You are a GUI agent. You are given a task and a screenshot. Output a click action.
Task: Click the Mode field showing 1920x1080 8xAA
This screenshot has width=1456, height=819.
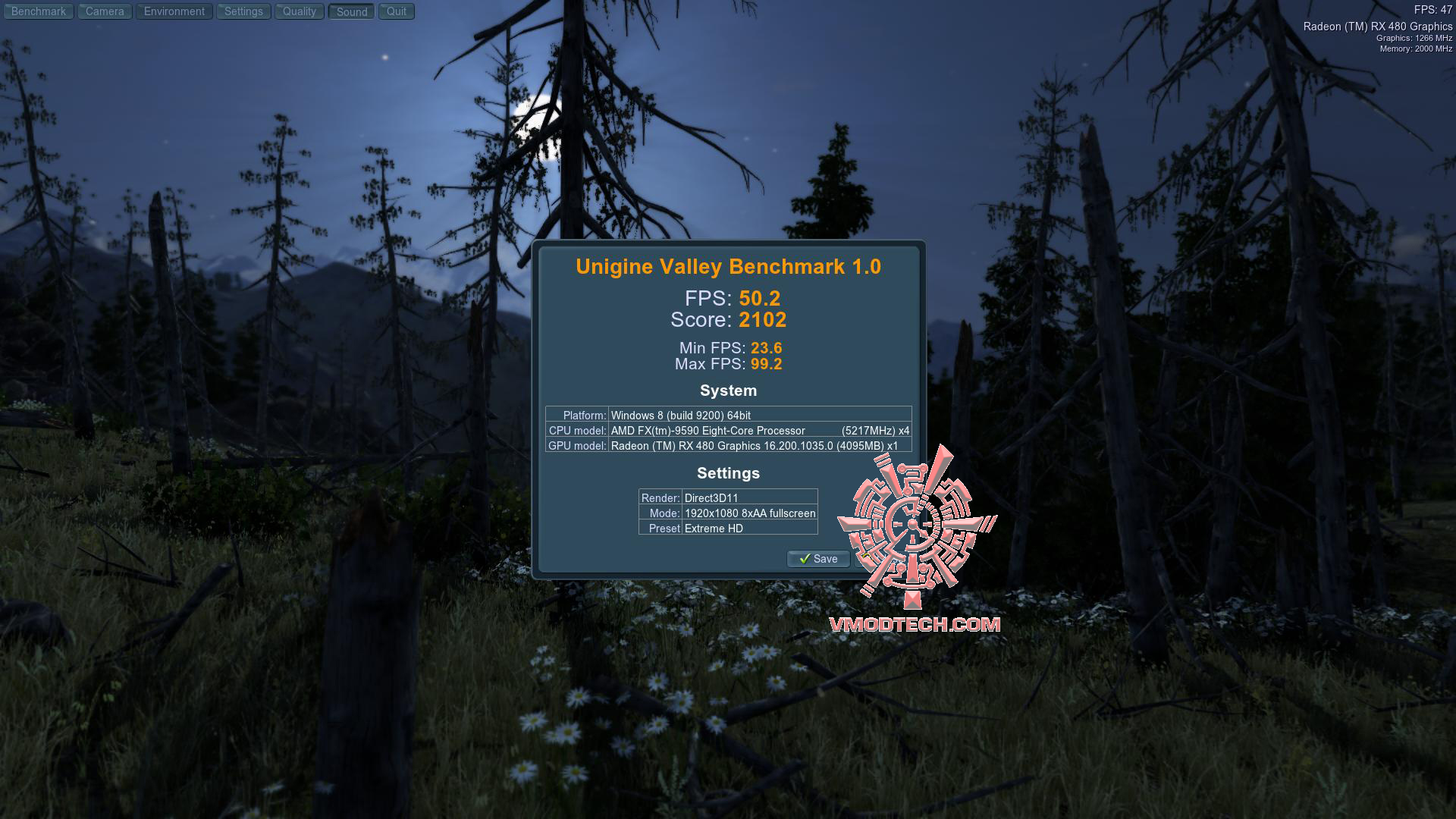(x=749, y=513)
